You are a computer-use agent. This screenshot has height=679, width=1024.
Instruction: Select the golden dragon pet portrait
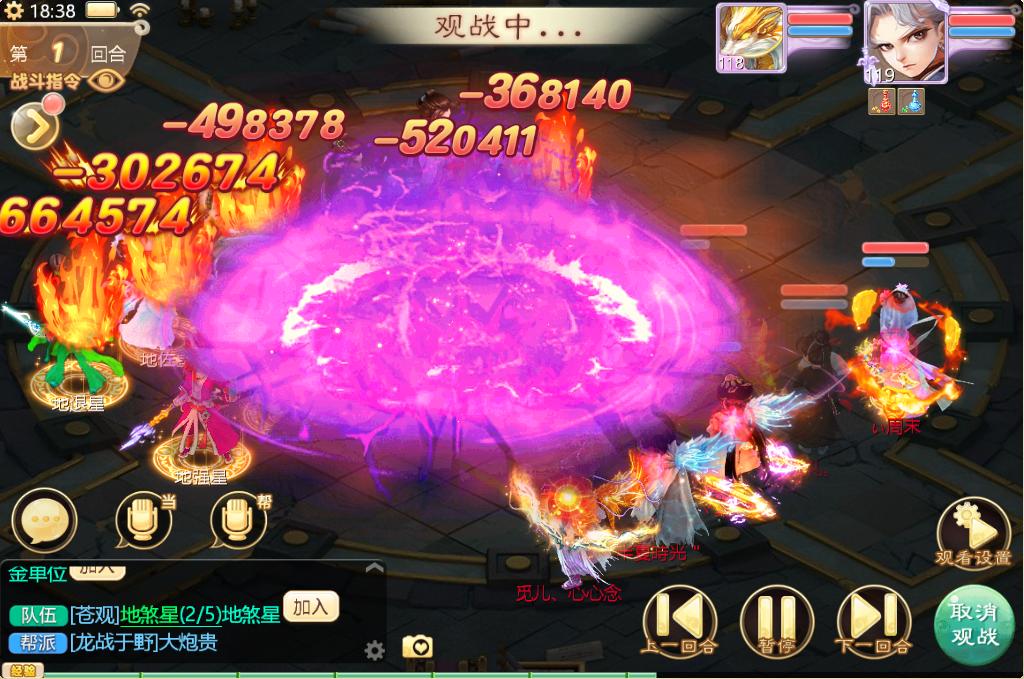click(750, 36)
